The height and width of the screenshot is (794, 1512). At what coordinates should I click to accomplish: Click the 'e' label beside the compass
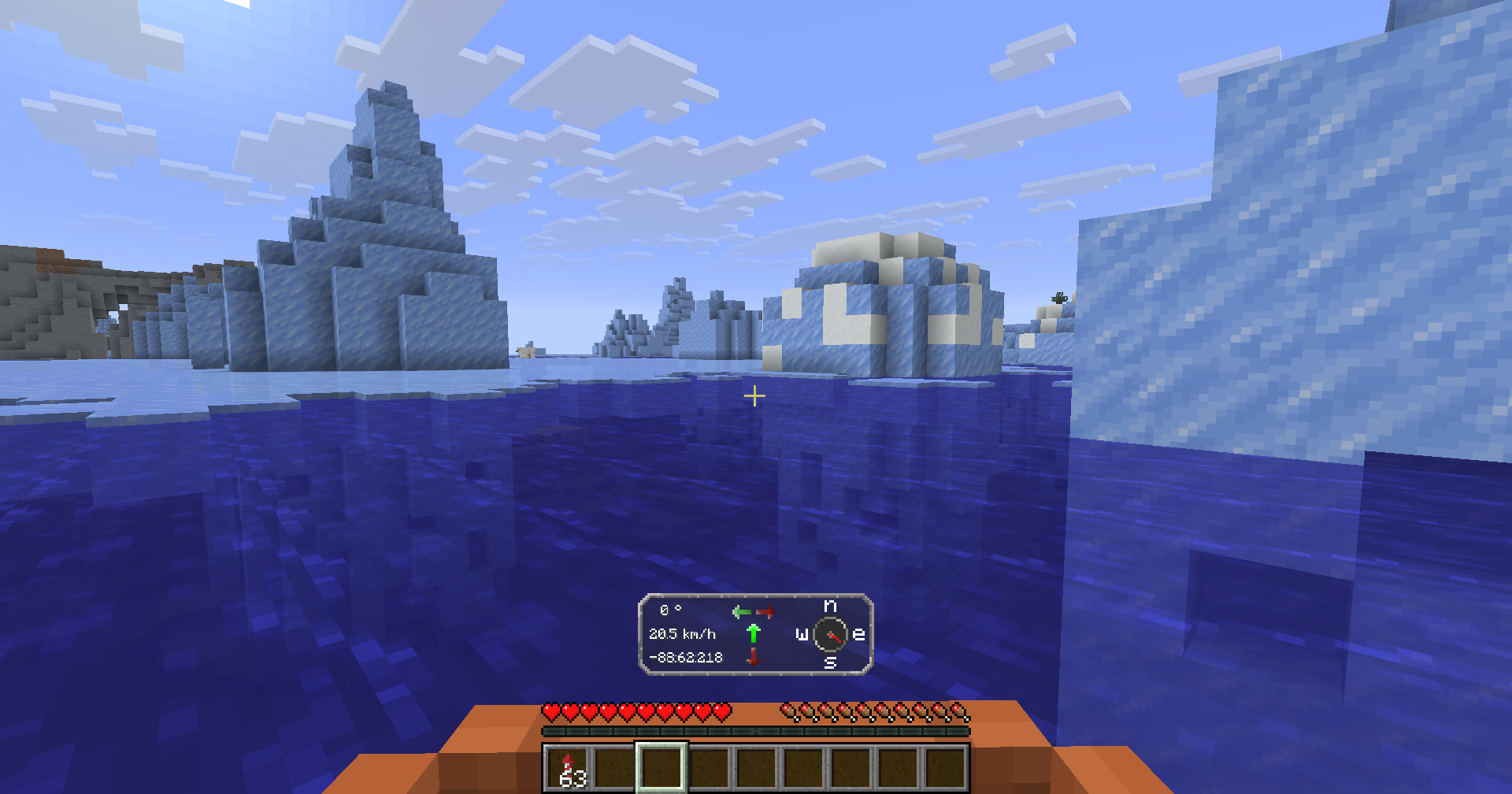pyautogui.click(x=858, y=633)
